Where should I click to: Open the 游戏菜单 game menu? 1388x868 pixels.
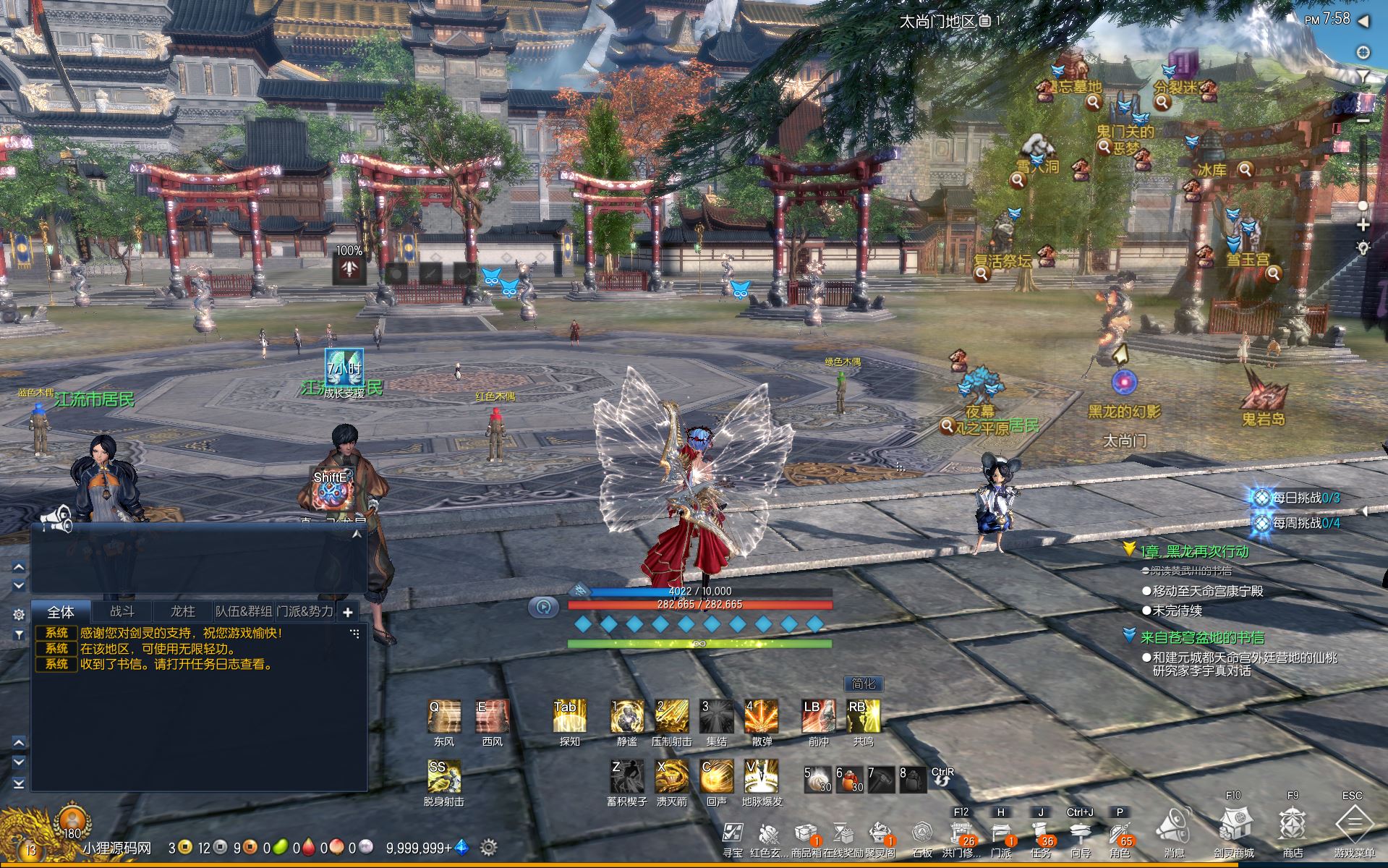coord(1353,825)
